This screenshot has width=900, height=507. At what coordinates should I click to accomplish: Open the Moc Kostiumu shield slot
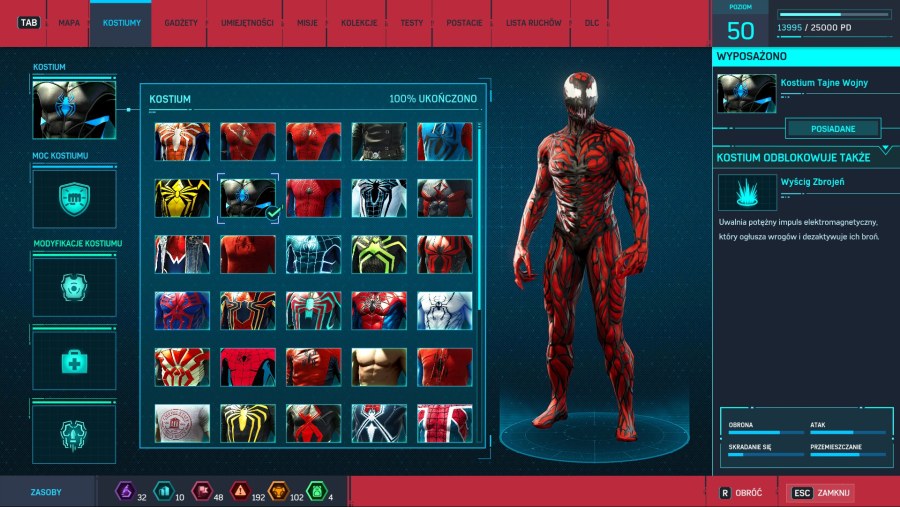[x=74, y=196]
